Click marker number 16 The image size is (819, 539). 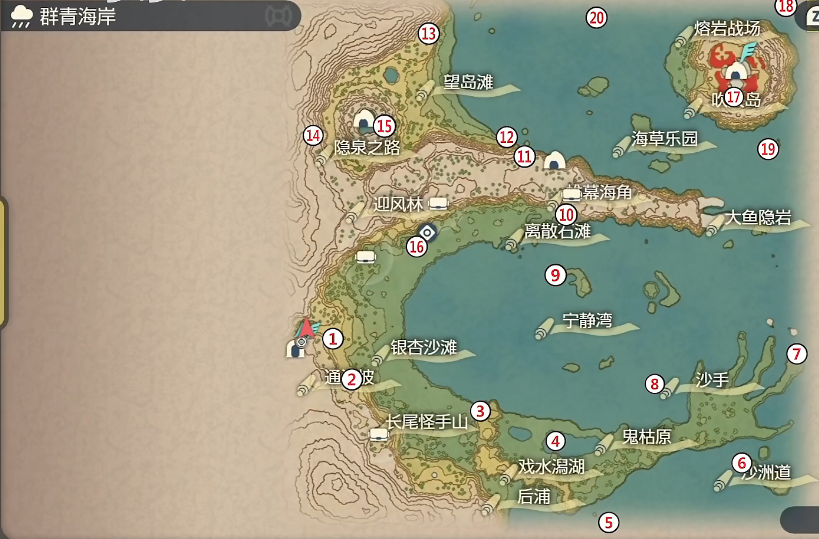pos(416,246)
